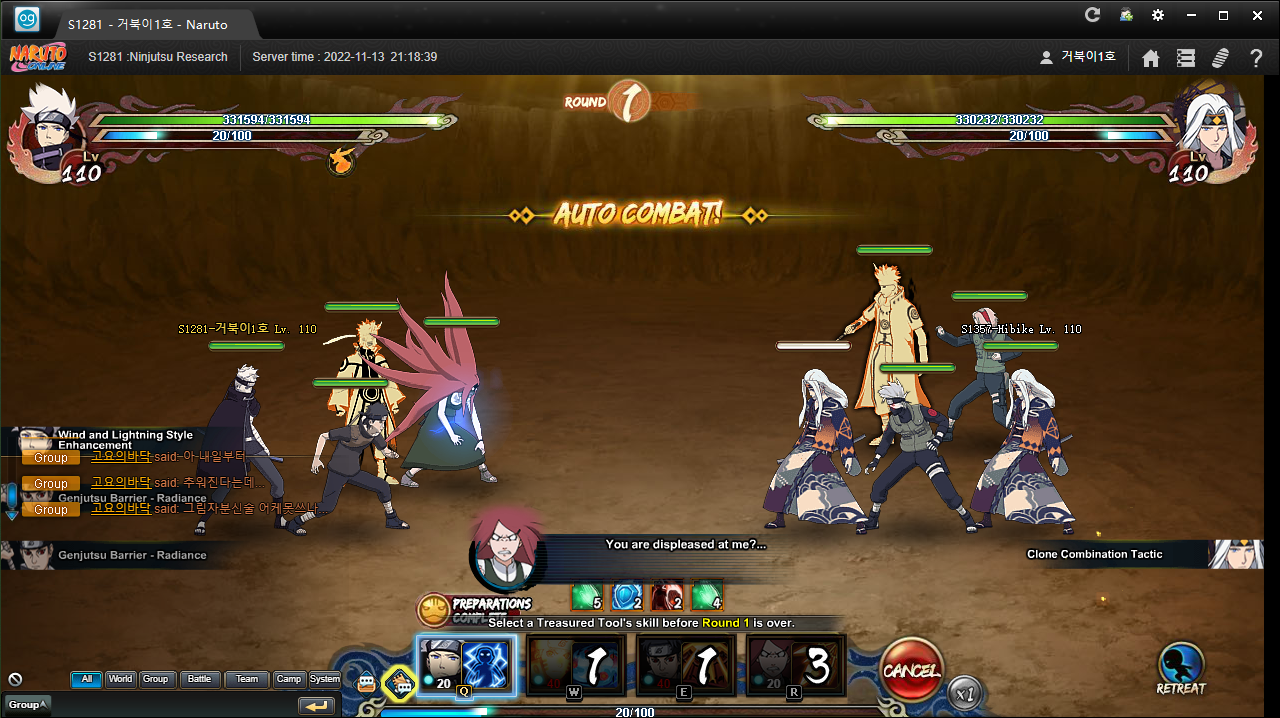Send chat message with enter arrow button

point(317,706)
